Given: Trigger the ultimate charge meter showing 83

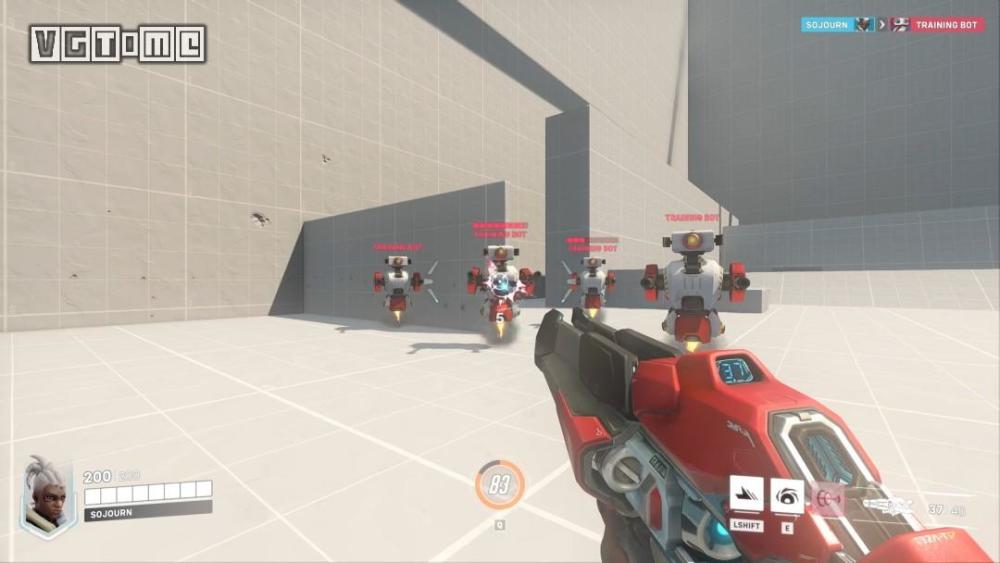Looking at the screenshot, I should (x=499, y=485).
